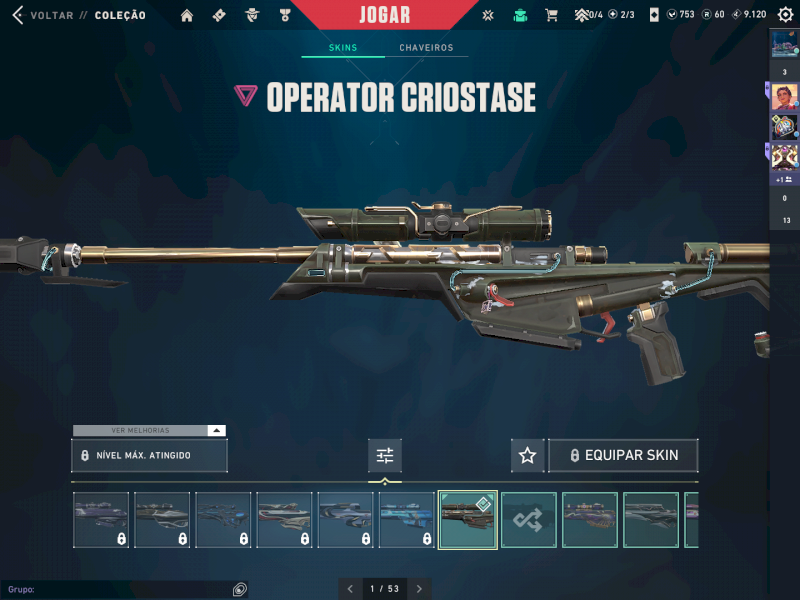
Task: Select the Skins tab
Action: pos(343,48)
